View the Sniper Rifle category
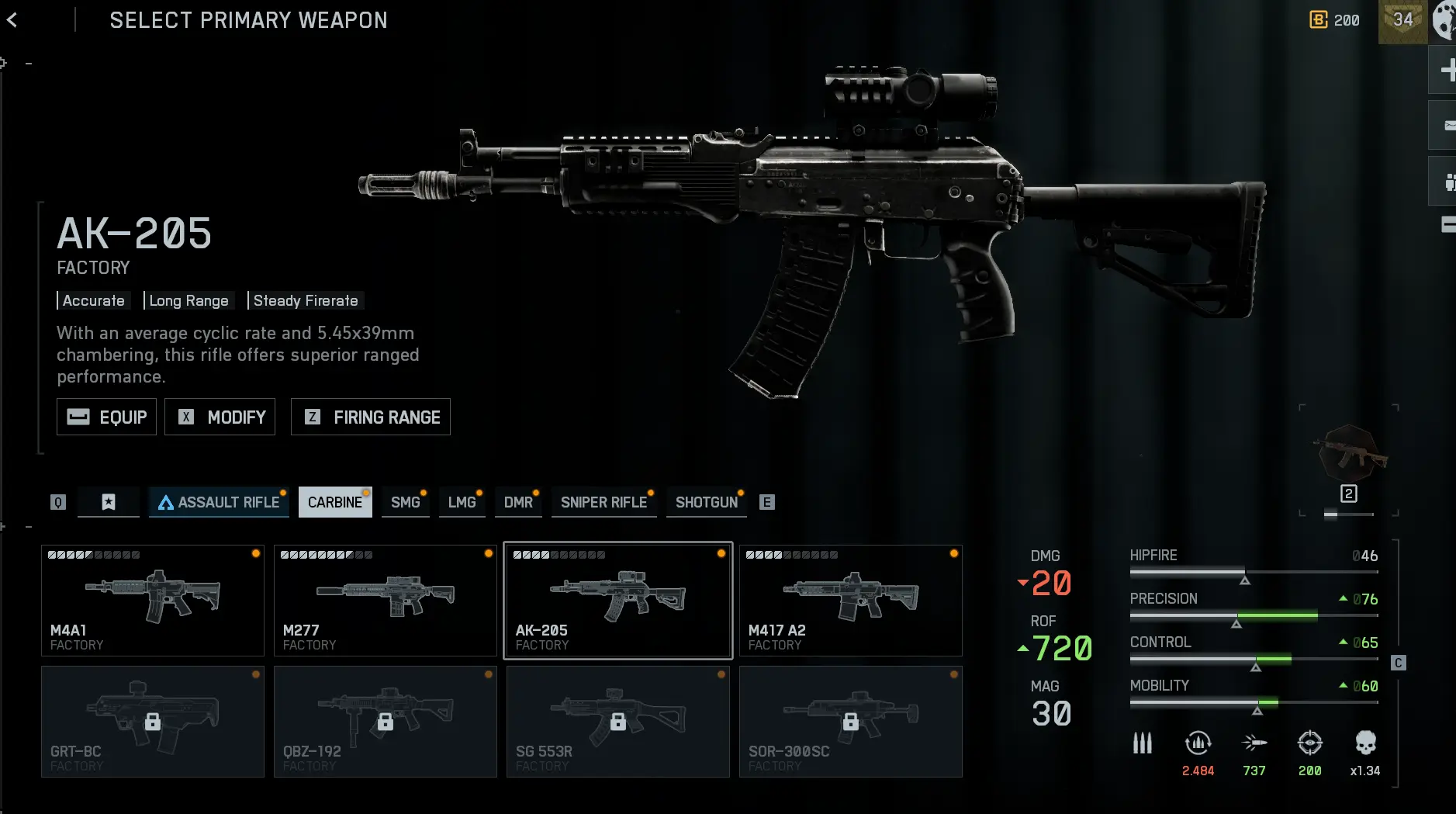This screenshot has height=814, width=1456. pyautogui.click(x=603, y=502)
